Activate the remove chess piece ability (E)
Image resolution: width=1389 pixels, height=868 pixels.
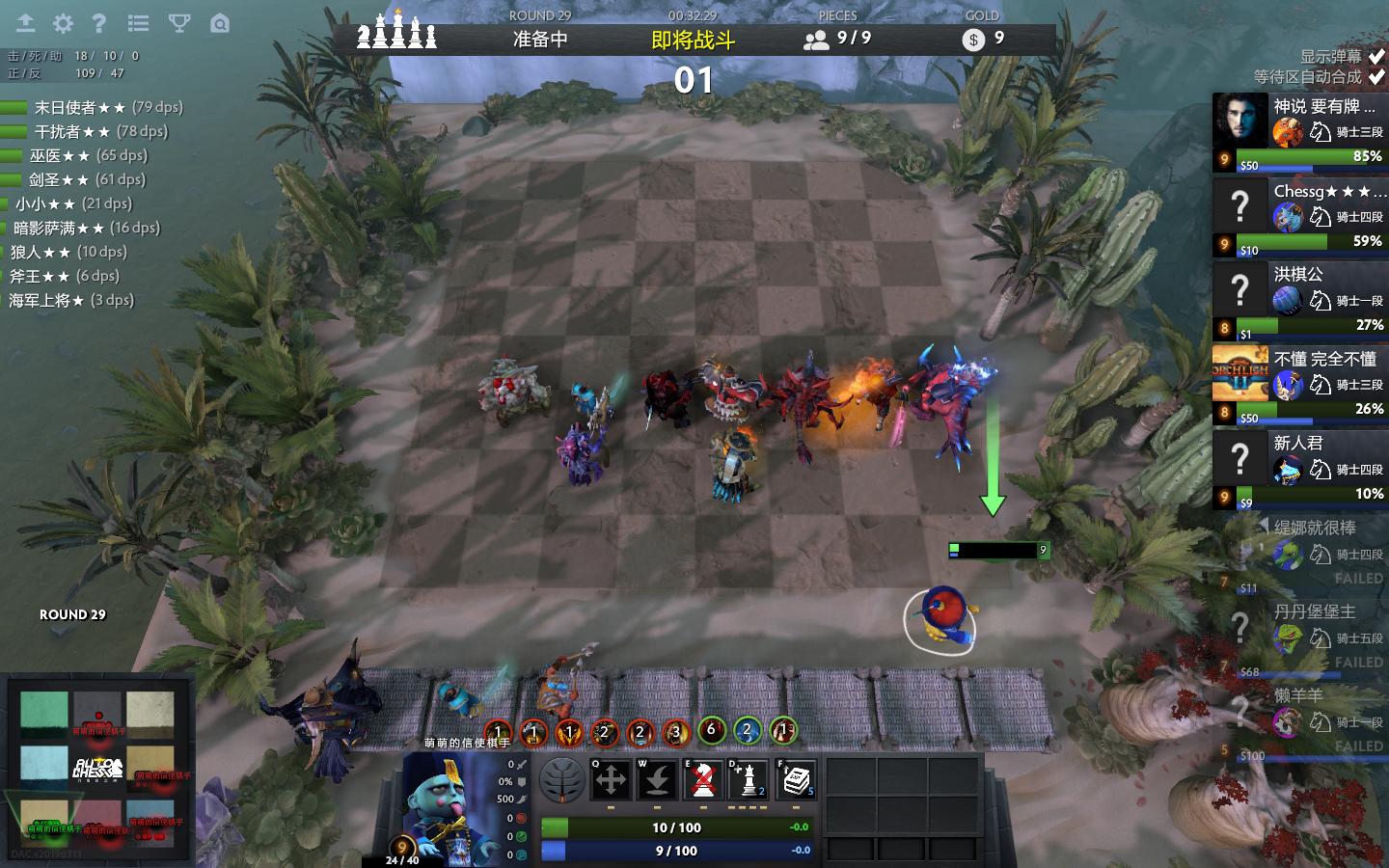tap(704, 779)
